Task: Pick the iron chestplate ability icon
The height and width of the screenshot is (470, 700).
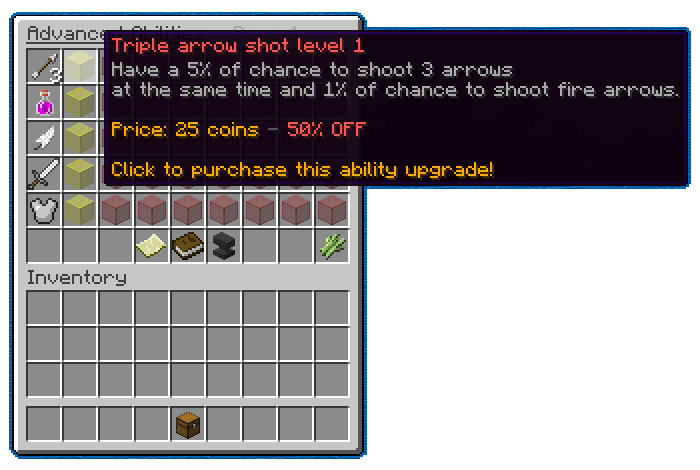Action: (x=44, y=210)
